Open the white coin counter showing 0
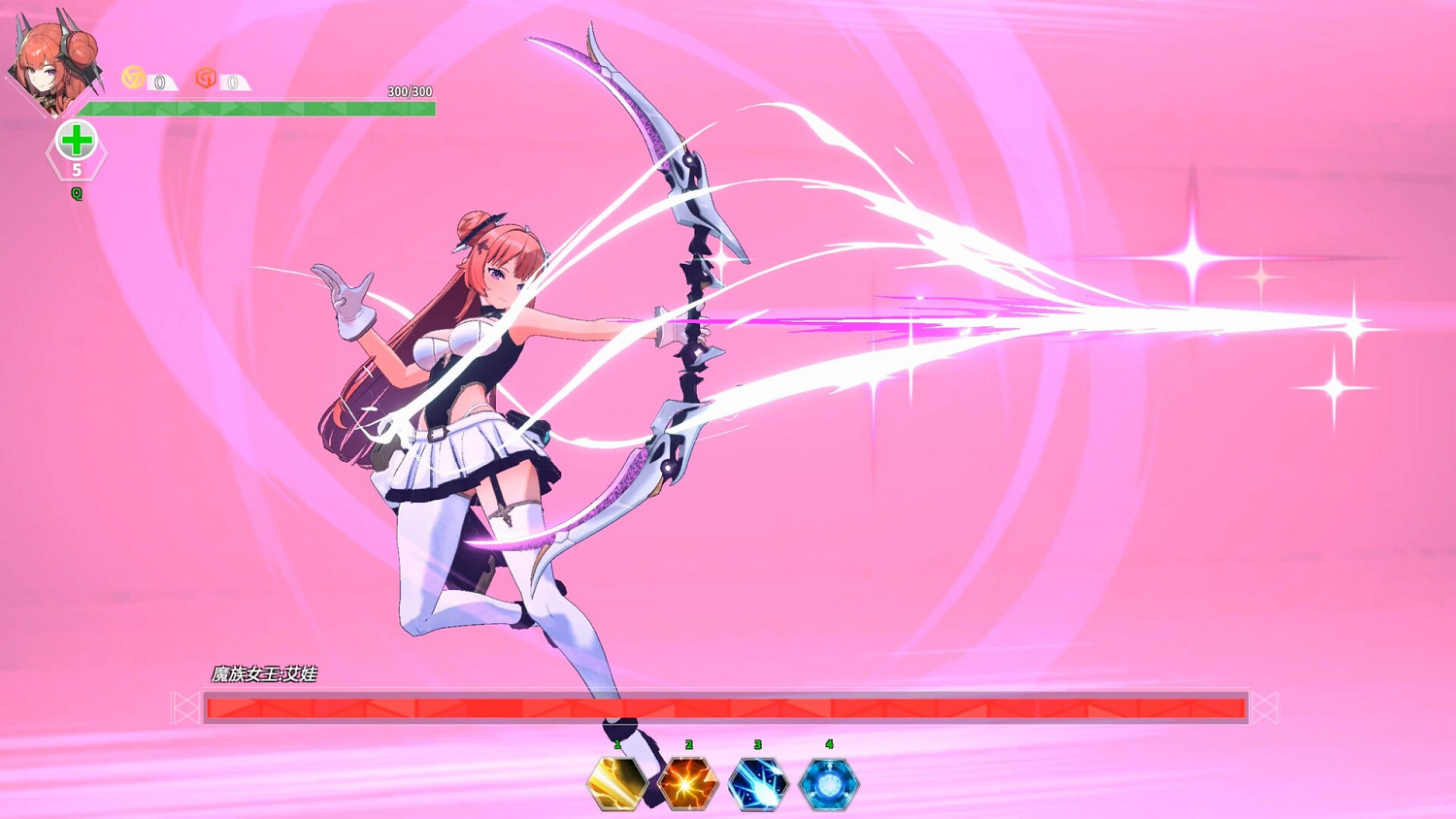This screenshot has width=1456, height=819. pyautogui.click(x=158, y=82)
